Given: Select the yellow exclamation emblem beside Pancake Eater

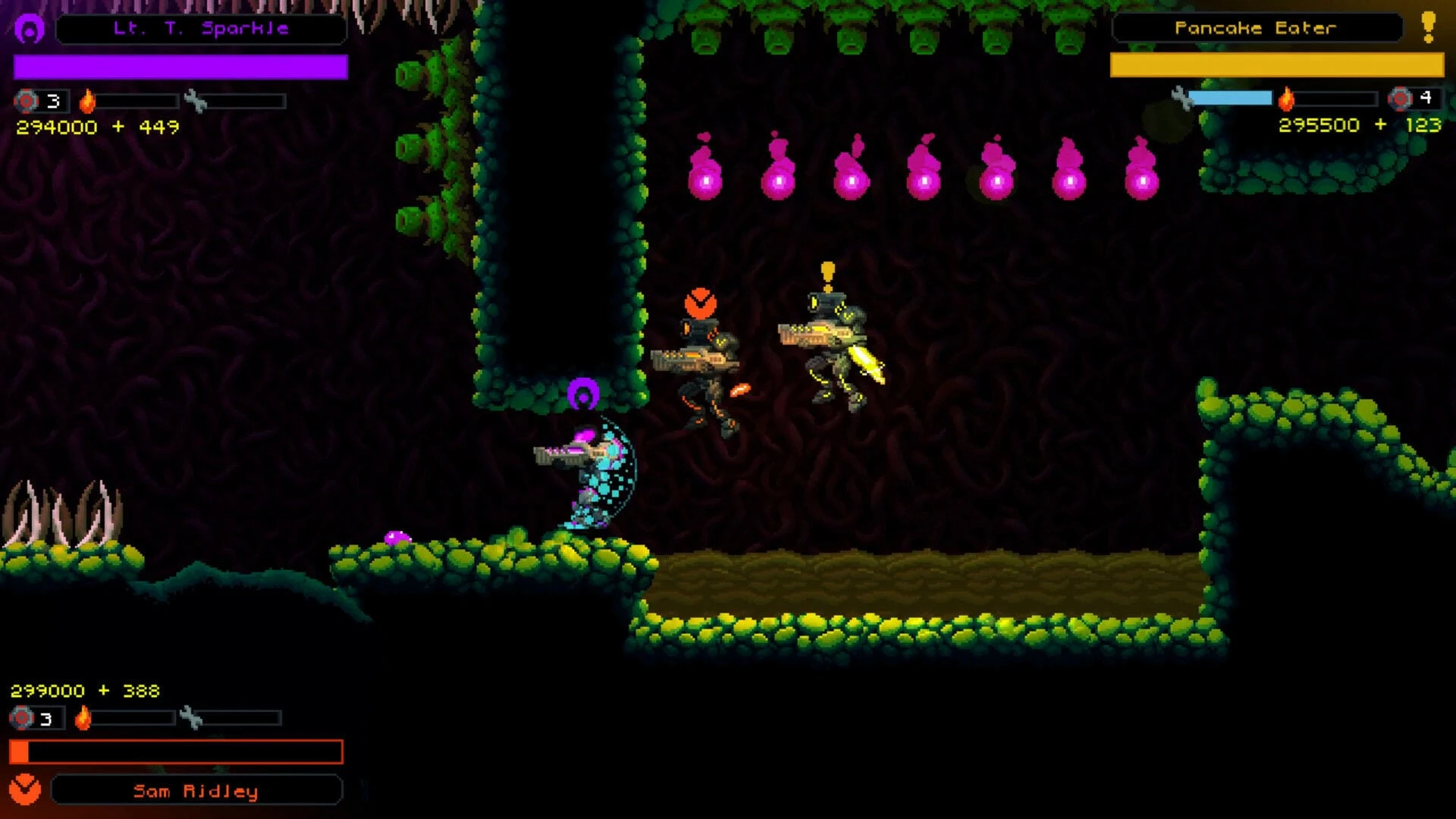Looking at the screenshot, I should tap(1429, 27).
